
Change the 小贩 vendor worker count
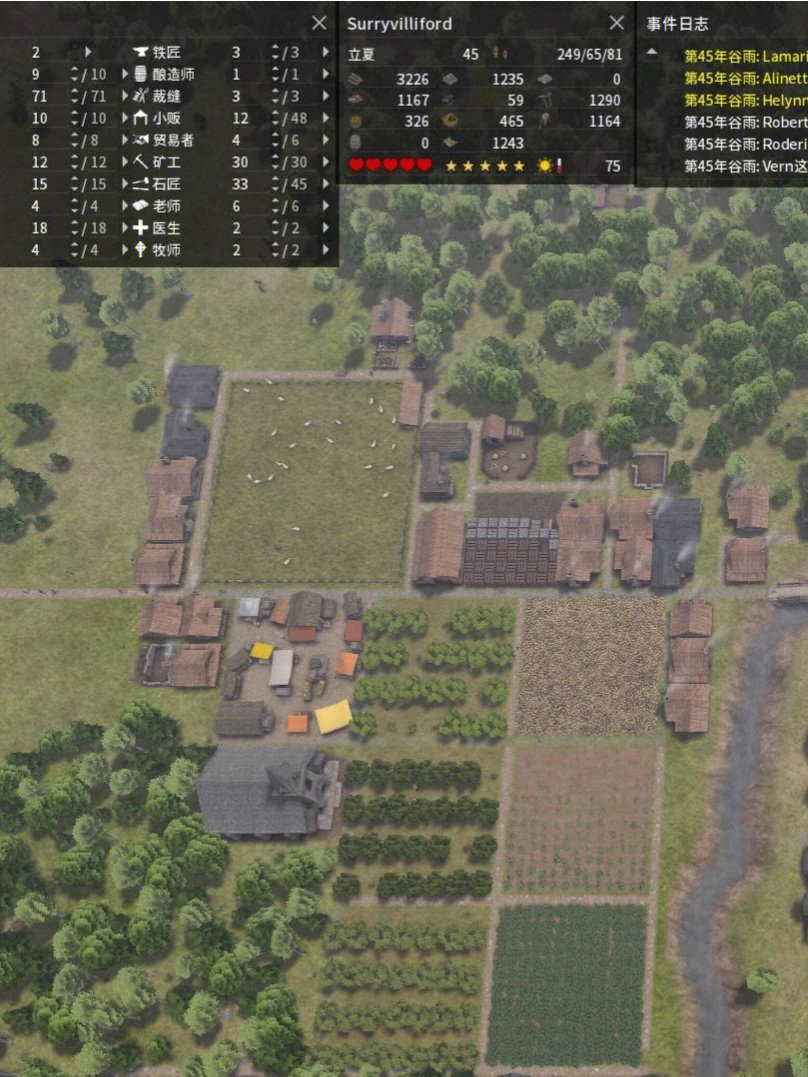point(275,118)
